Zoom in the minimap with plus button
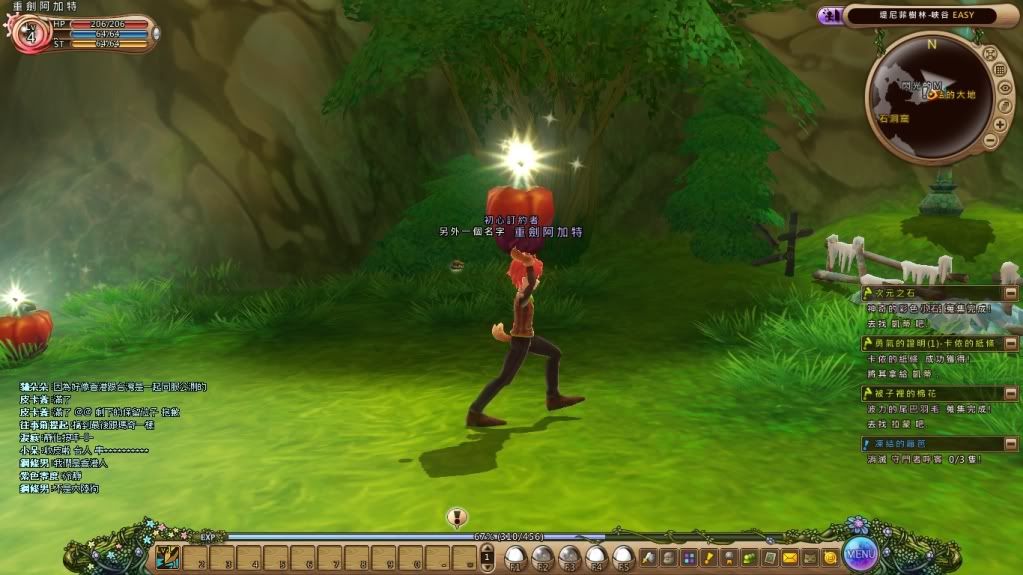 tap(999, 124)
